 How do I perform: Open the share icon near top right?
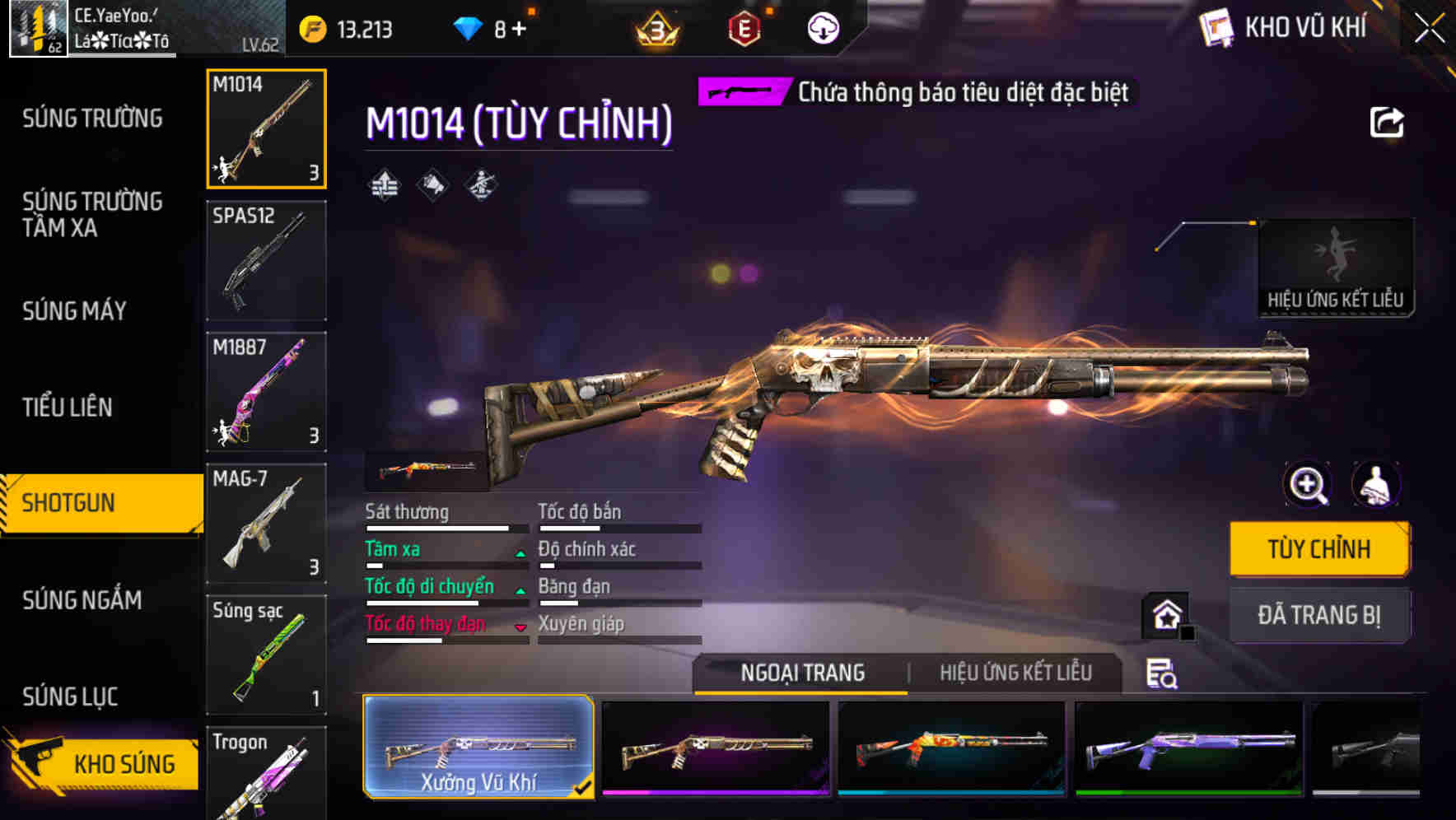pos(1387,122)
